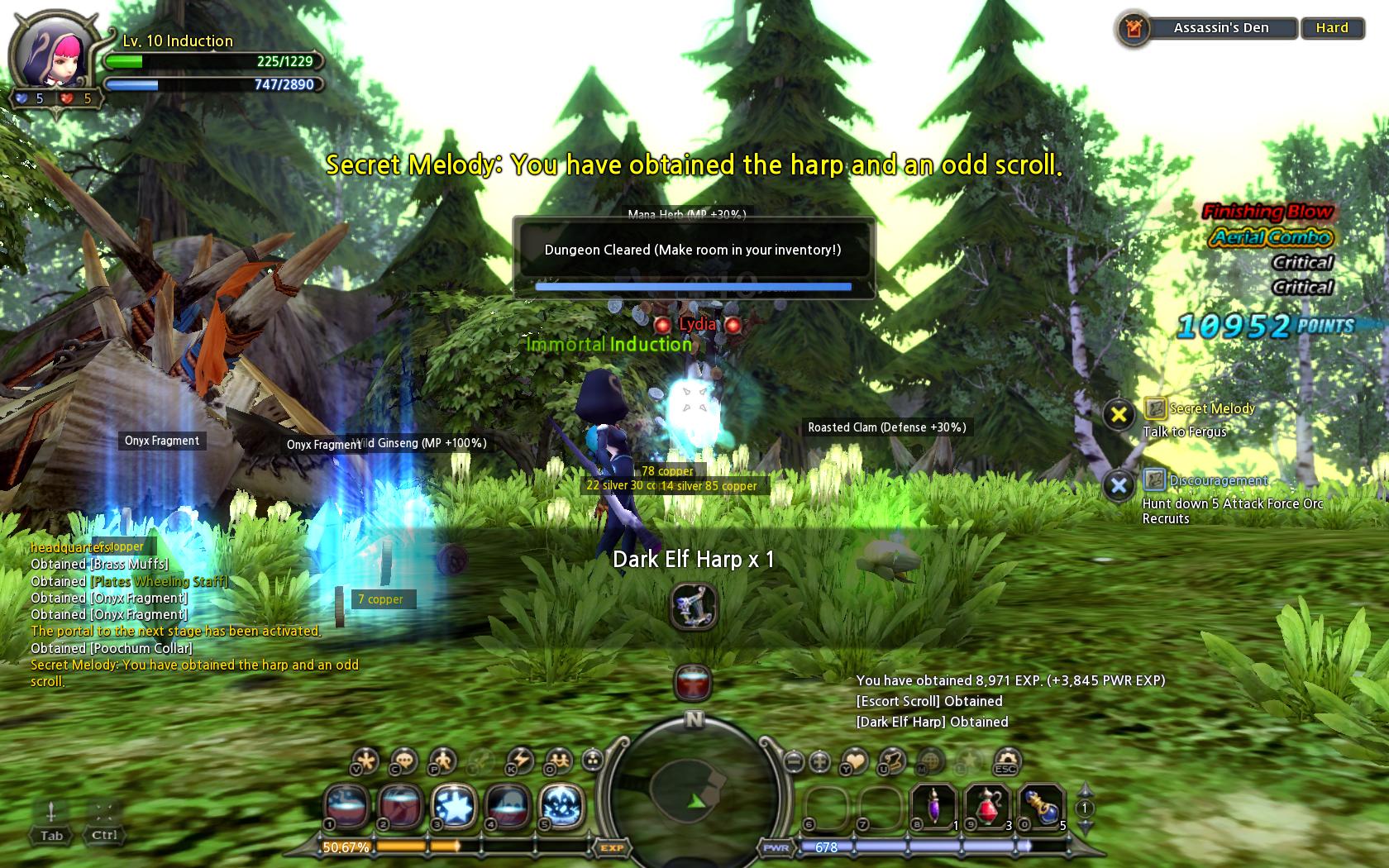Open the lightning bolt skill menu icon
This screenshot has width=1389, height=868.
(x=519, y=760)
